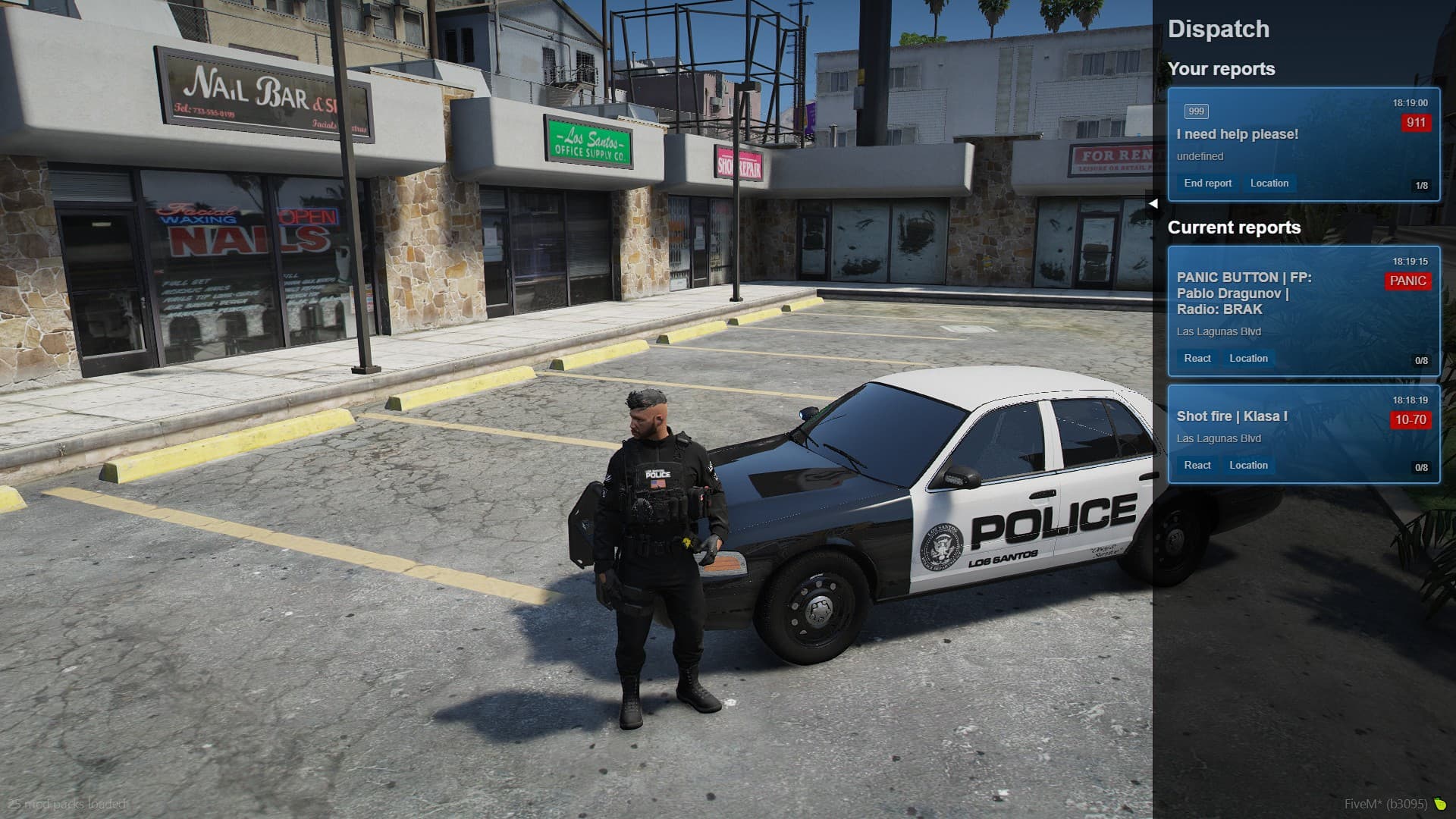Show location of the 911 help report
1456x819 pixels.
pyautogui.click(x=1269, y=184)
